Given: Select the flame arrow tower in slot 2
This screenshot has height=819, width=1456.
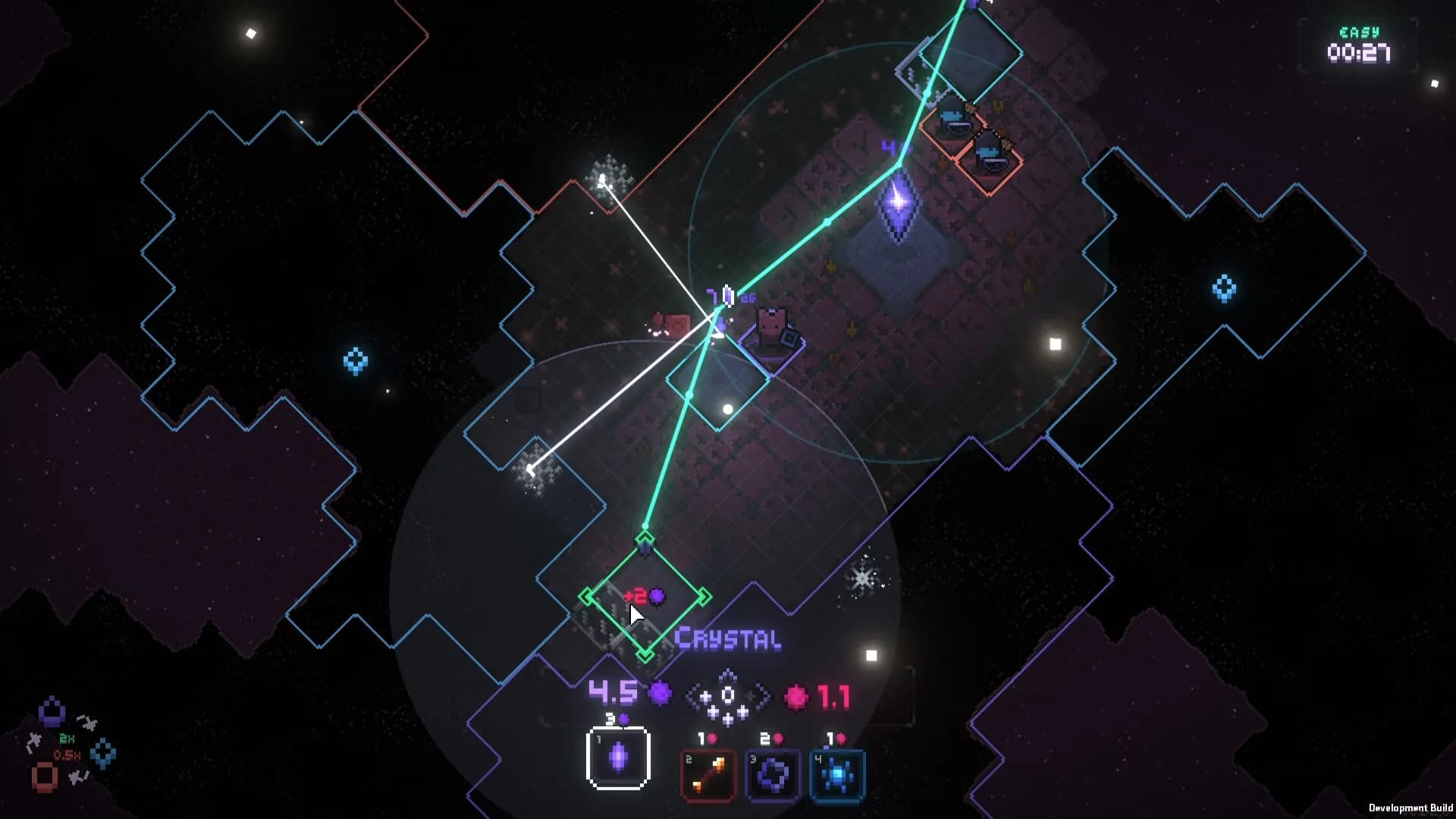Looking at the screenshot, I should (709, 773).
